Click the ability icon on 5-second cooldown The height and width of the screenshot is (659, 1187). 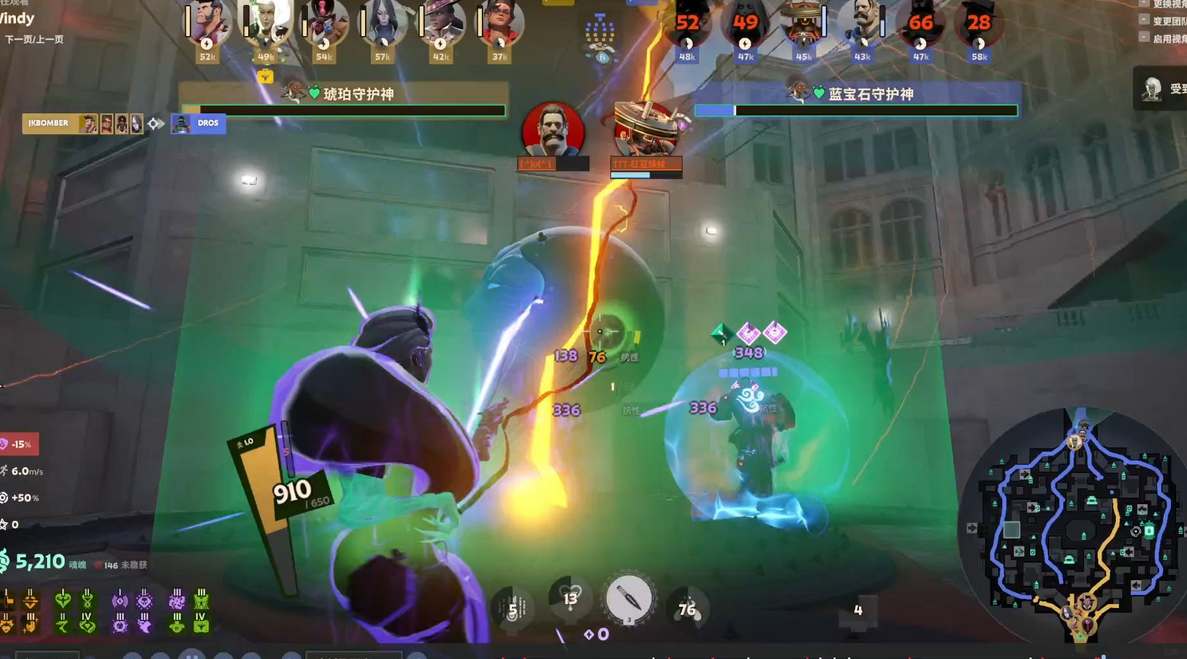(x=512, y=608)
